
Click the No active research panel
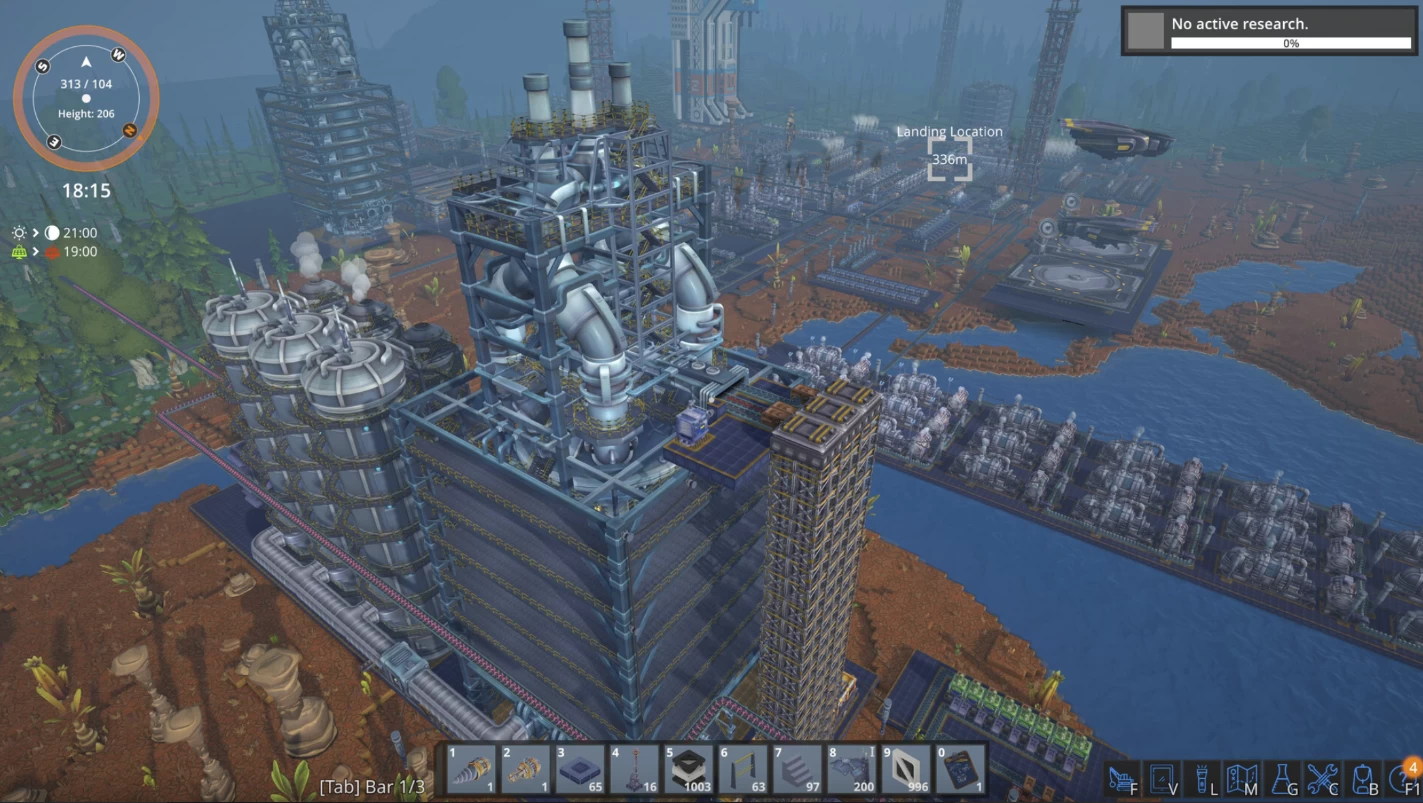click(1268, 30)
